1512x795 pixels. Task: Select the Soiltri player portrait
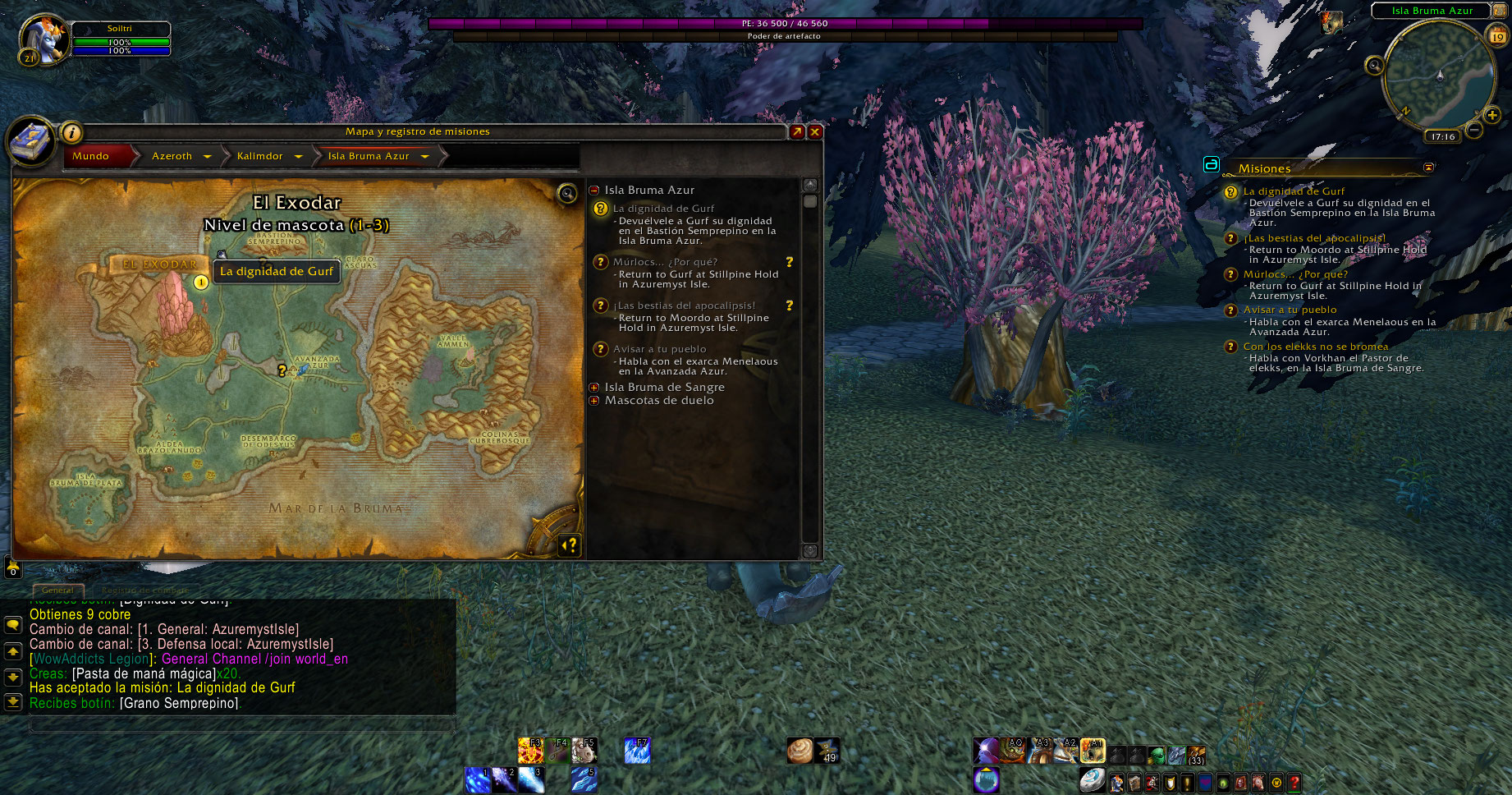point(41,39)
